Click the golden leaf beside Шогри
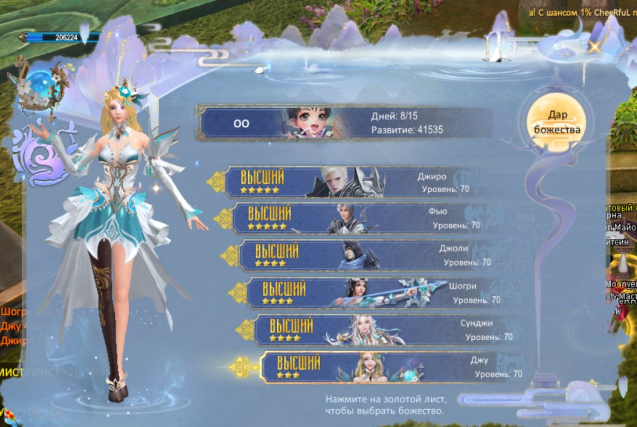 pos(237,292)
